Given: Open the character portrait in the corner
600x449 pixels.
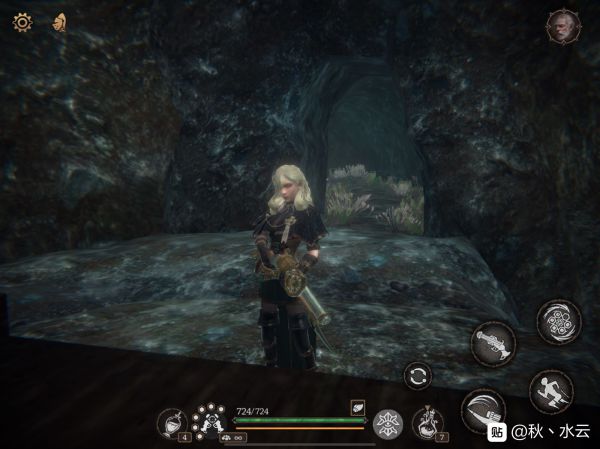Looking at the screenshot, I should 563,27.
